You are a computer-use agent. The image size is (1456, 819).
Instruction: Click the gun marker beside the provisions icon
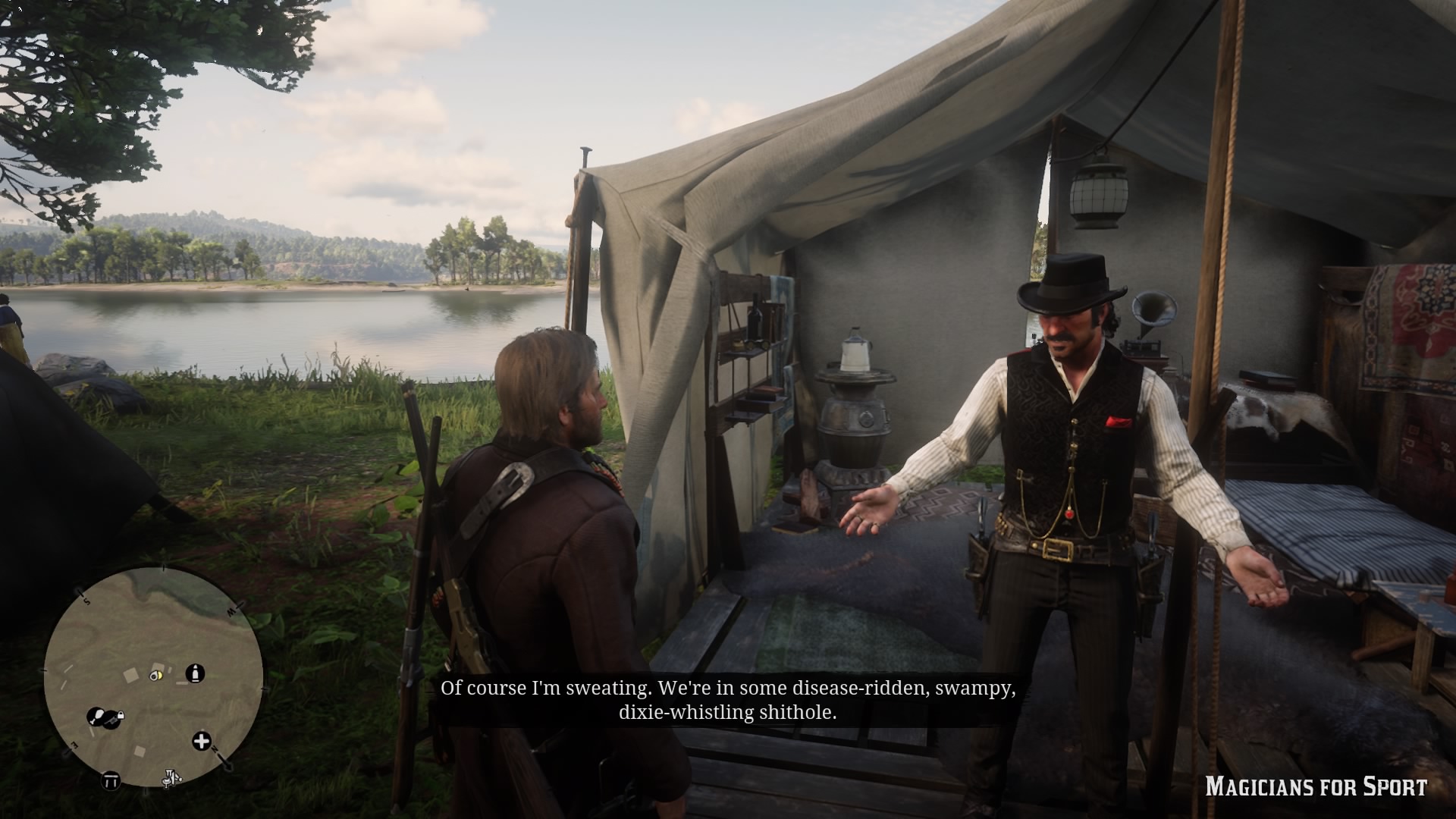tap(111, 720)
